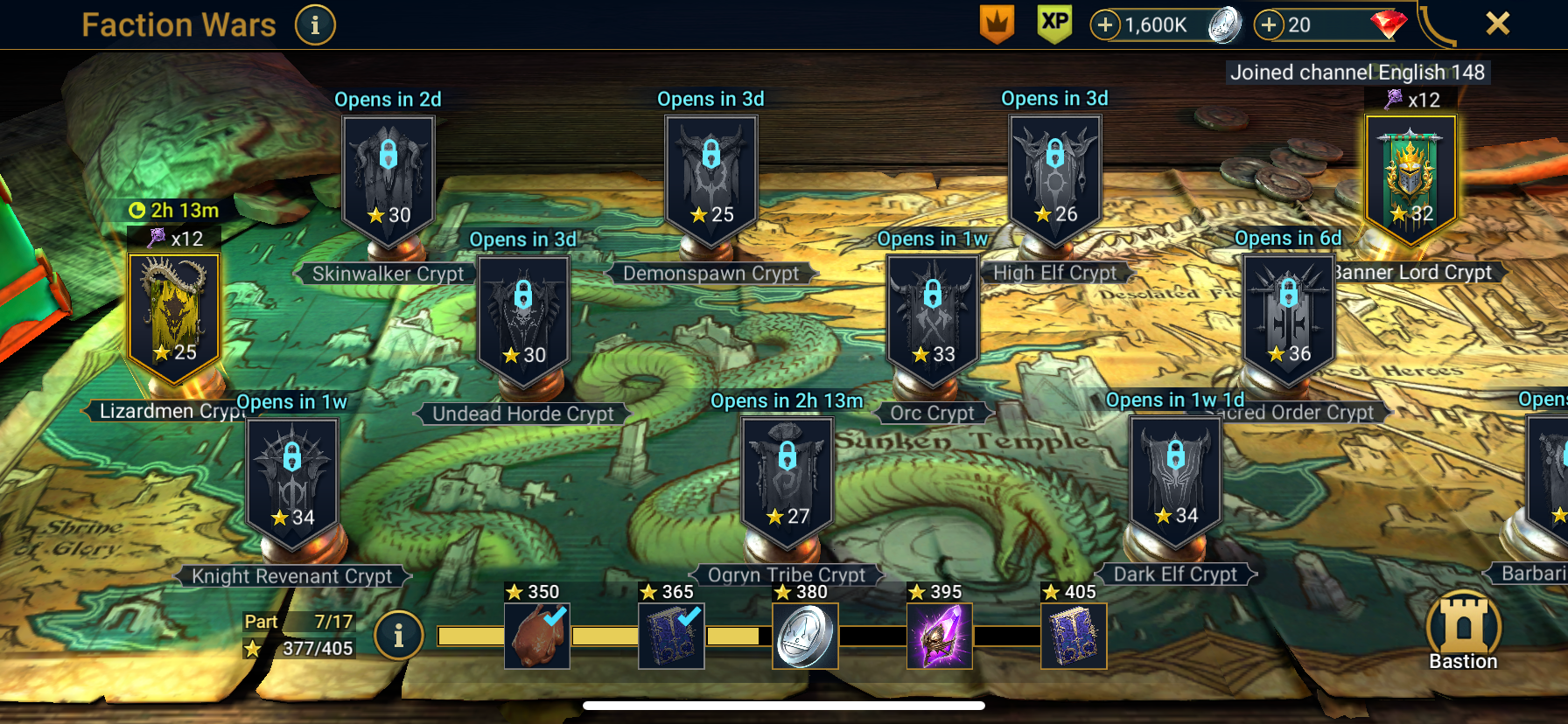This screenshot has height=724, width=1568.
Task: Open the orange crown shield icon
Action: click(997, 24)
